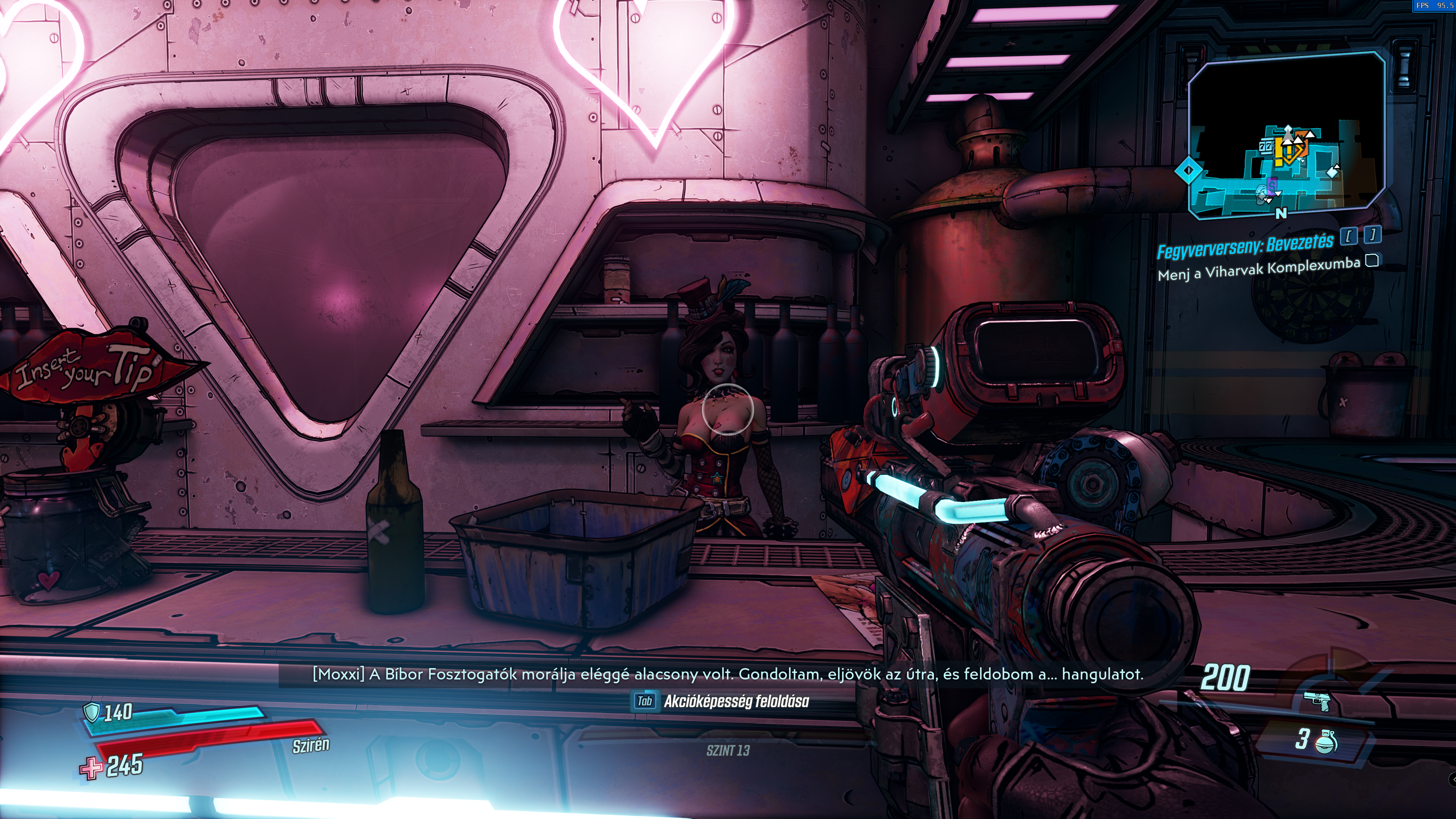
Task: Click the pistol weapon type icon
Action: point(1316,701)
